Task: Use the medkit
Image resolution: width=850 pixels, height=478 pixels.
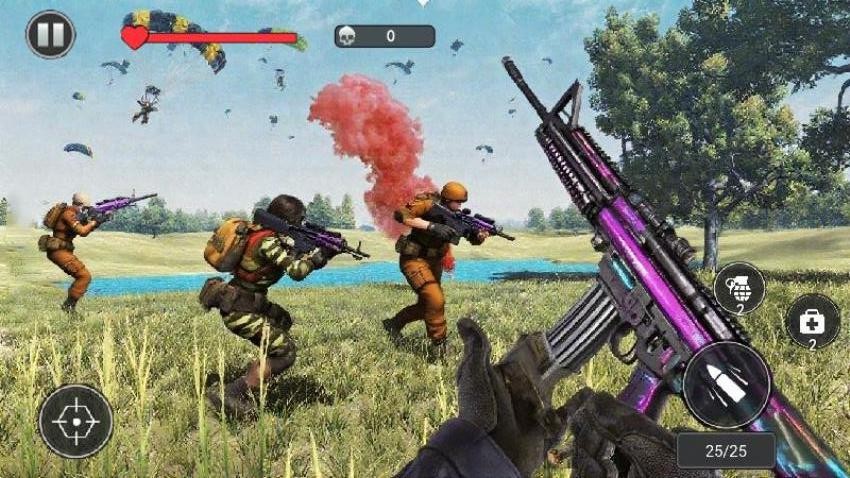Action: (x=813, y=322)
